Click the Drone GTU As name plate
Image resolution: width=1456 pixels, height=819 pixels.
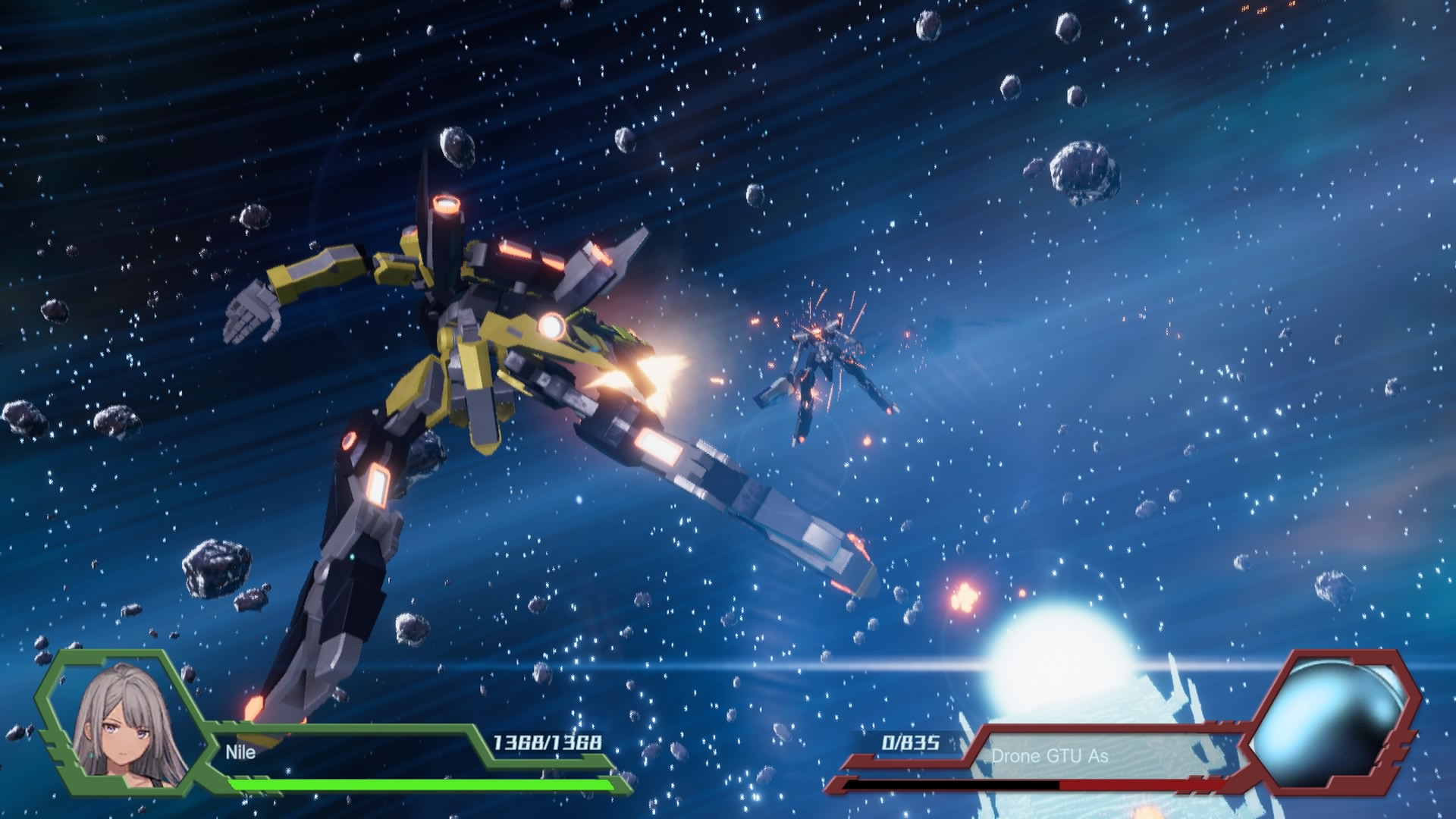click(x=1050, y=755)
